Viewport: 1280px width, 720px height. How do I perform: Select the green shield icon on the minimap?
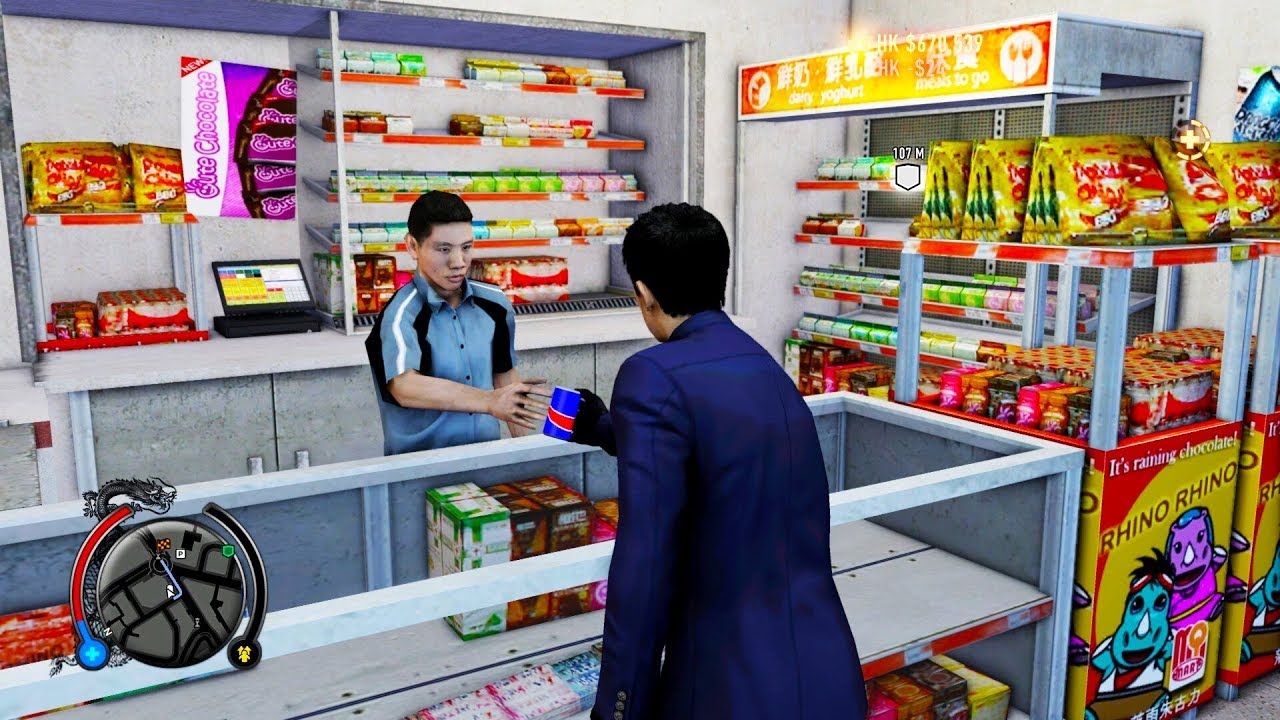click(x=227, y=548)
